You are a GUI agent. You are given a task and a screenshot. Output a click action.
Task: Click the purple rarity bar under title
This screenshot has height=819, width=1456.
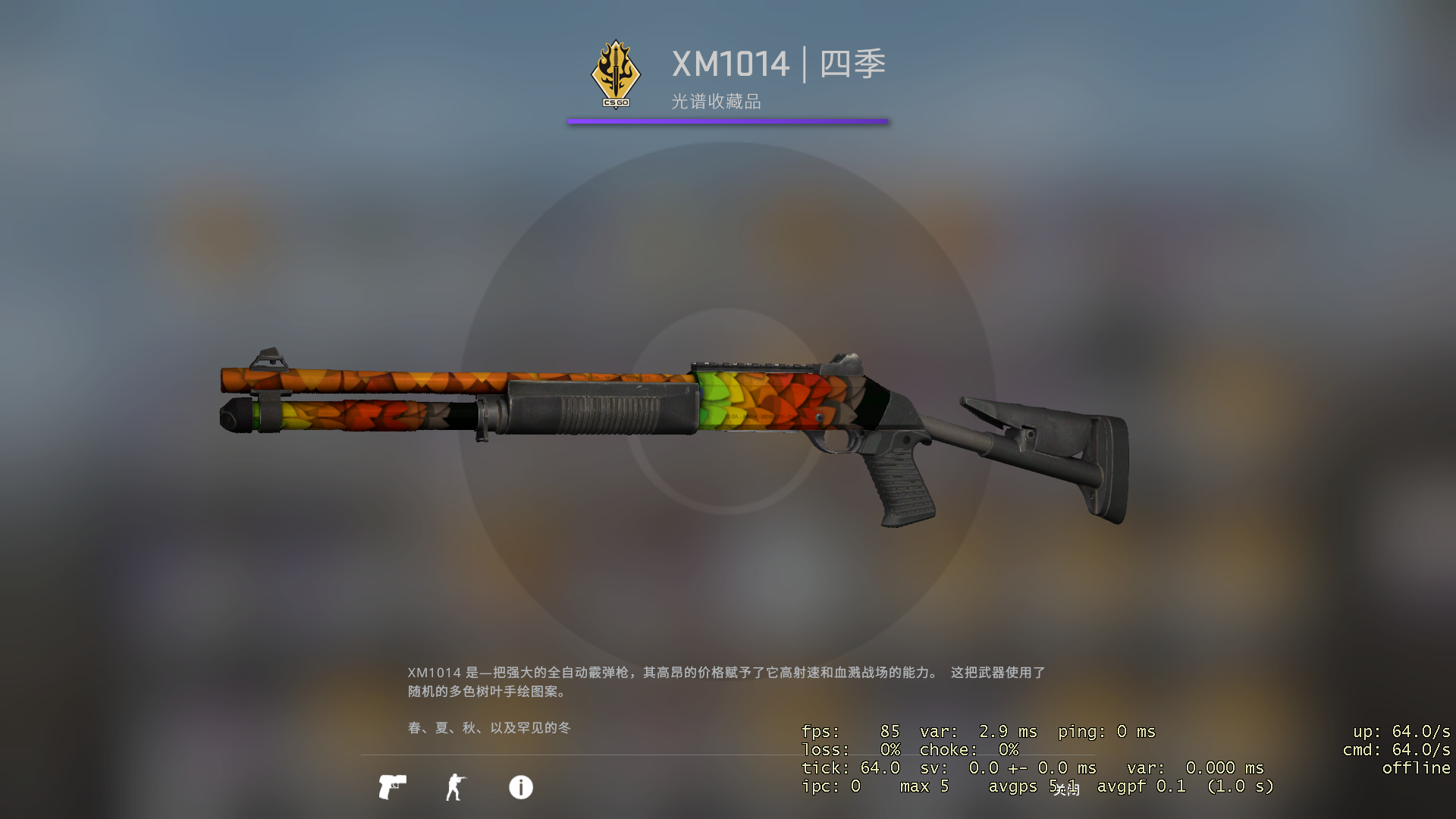click(728, 119)
